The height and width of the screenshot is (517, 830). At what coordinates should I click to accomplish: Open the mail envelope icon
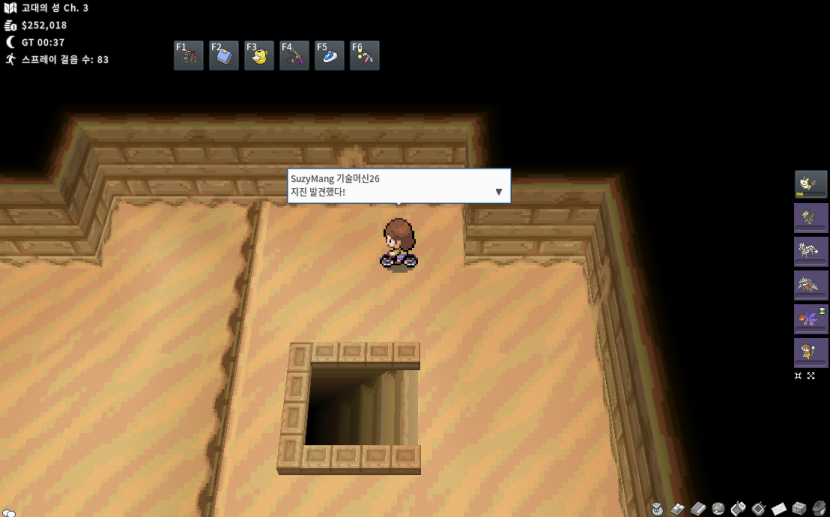point(779,509)
